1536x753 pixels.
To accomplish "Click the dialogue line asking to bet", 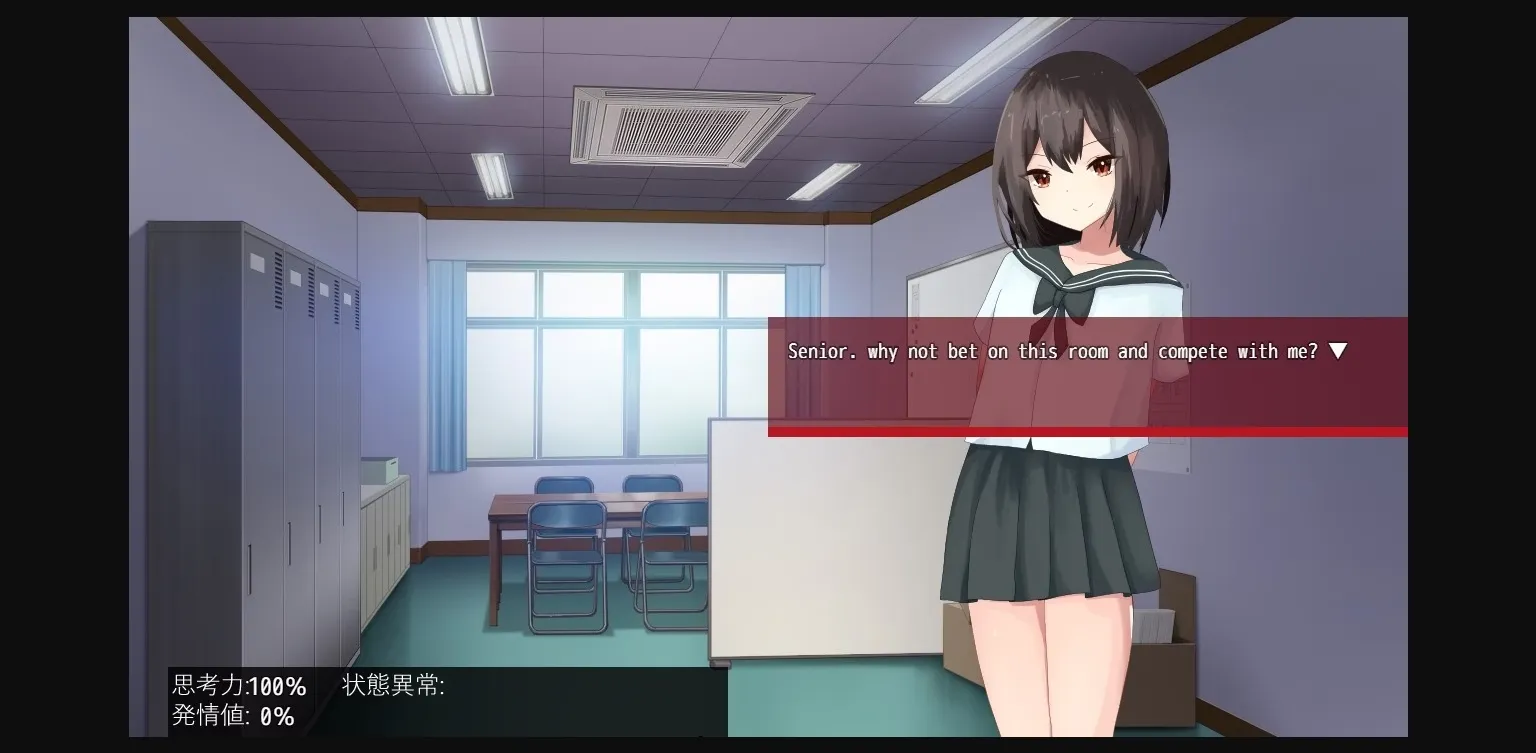I will point(1060,351).
